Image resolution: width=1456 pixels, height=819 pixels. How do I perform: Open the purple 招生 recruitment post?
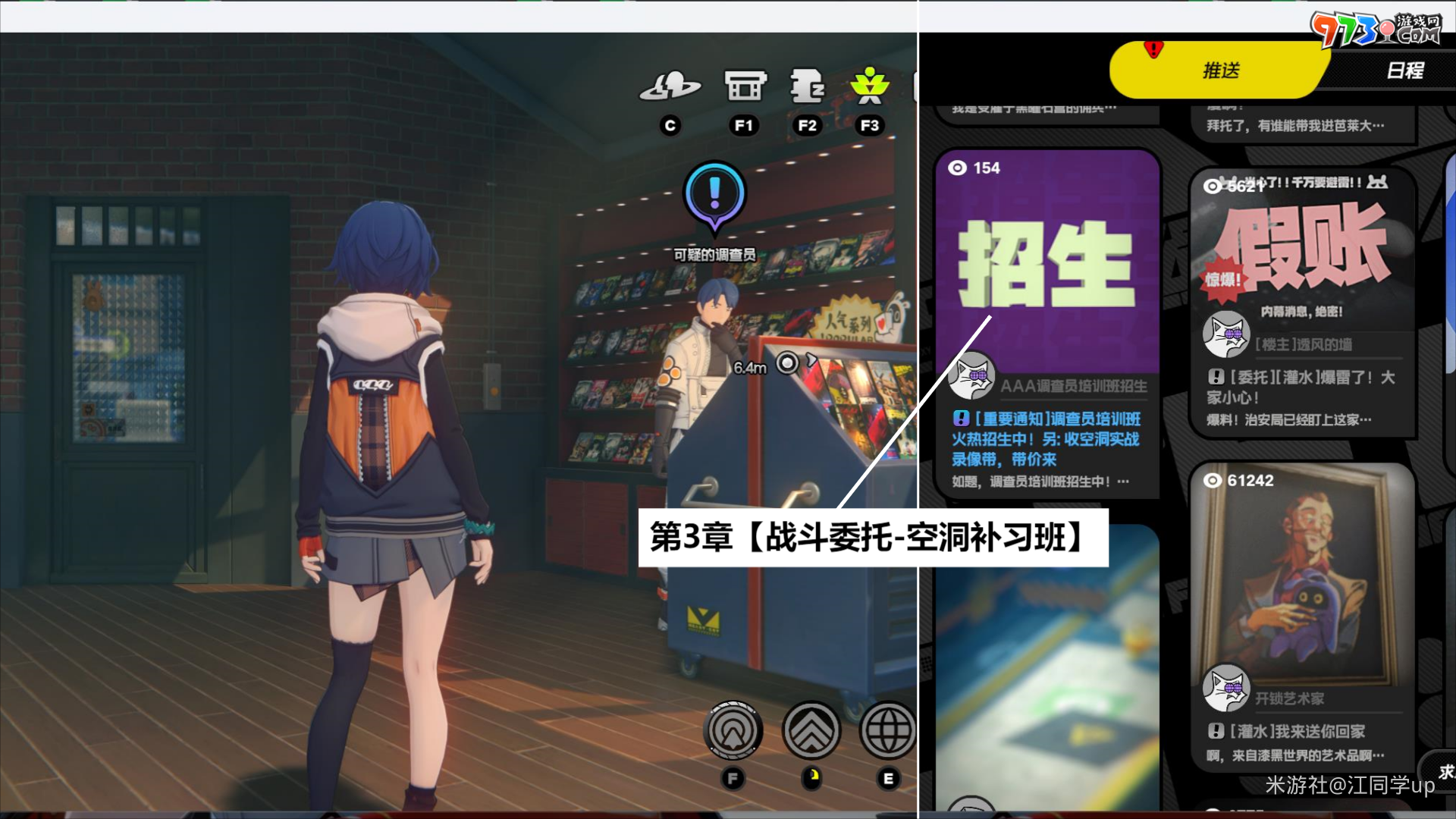1049,265
